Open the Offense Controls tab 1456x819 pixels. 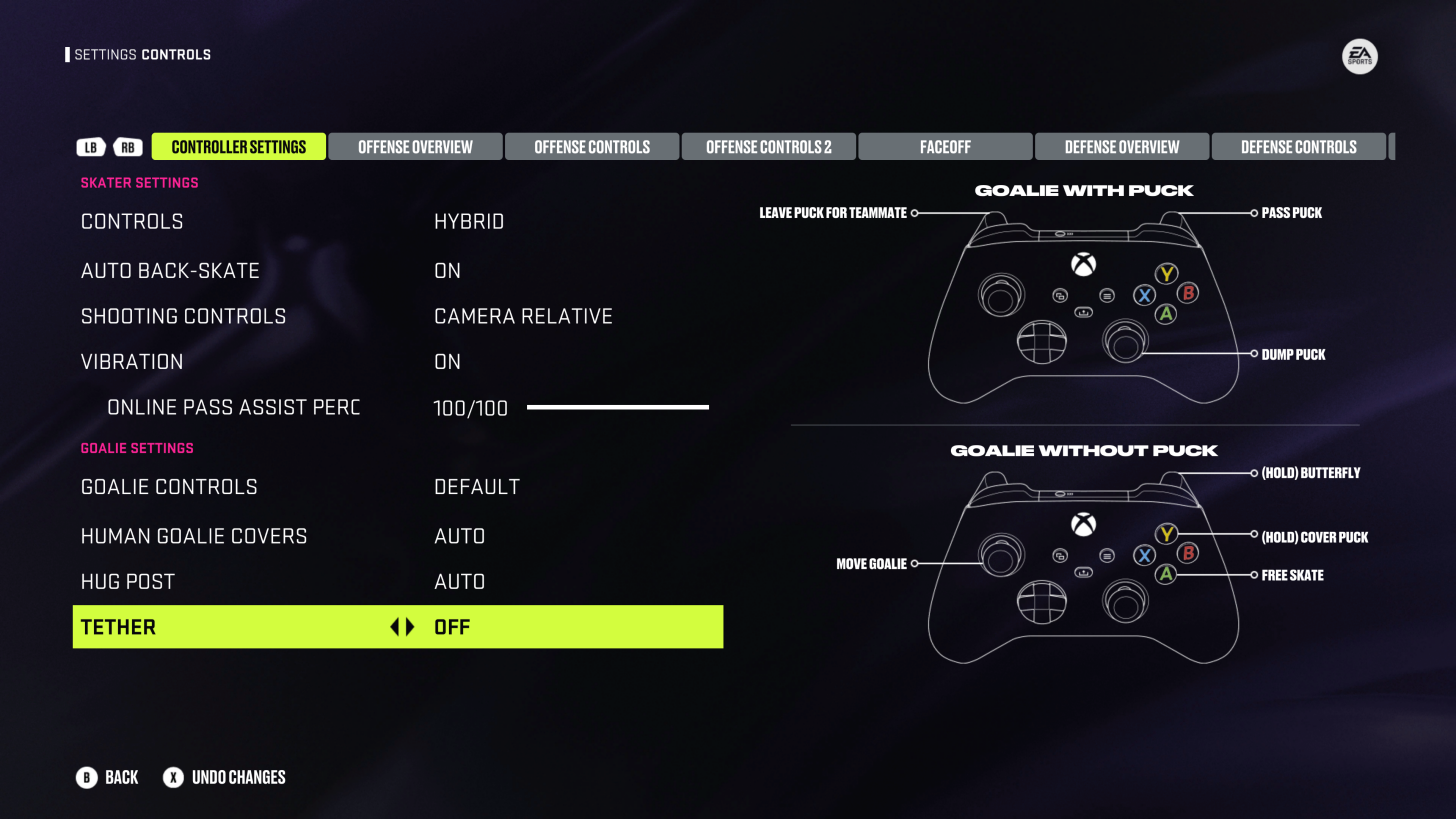point(592,147)
